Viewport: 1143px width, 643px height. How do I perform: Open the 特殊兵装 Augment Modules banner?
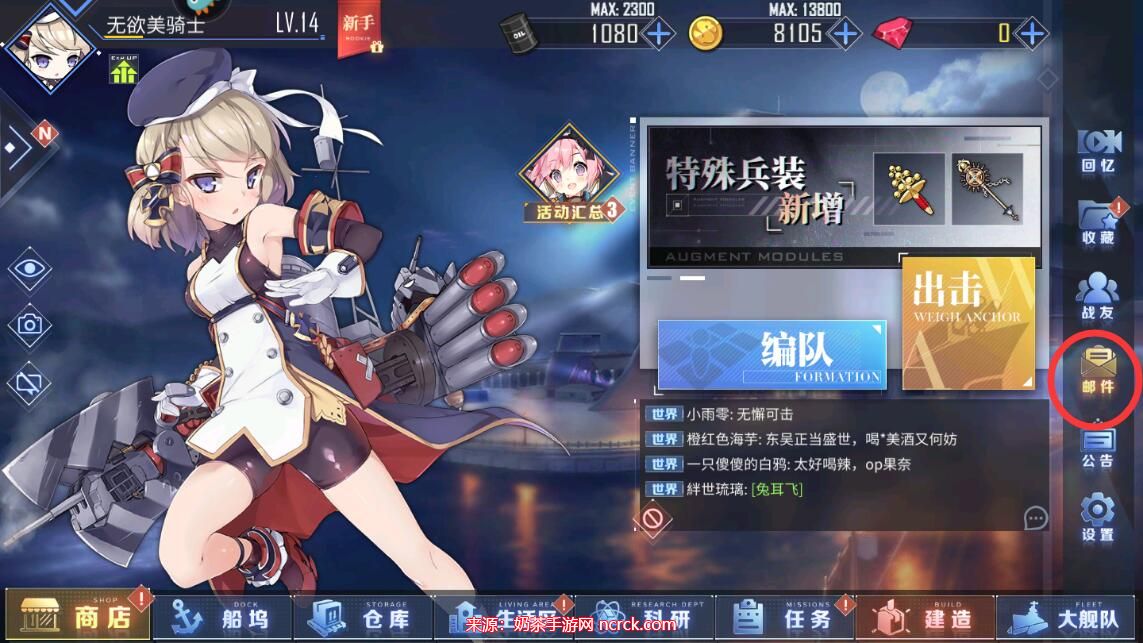point(843,196)
